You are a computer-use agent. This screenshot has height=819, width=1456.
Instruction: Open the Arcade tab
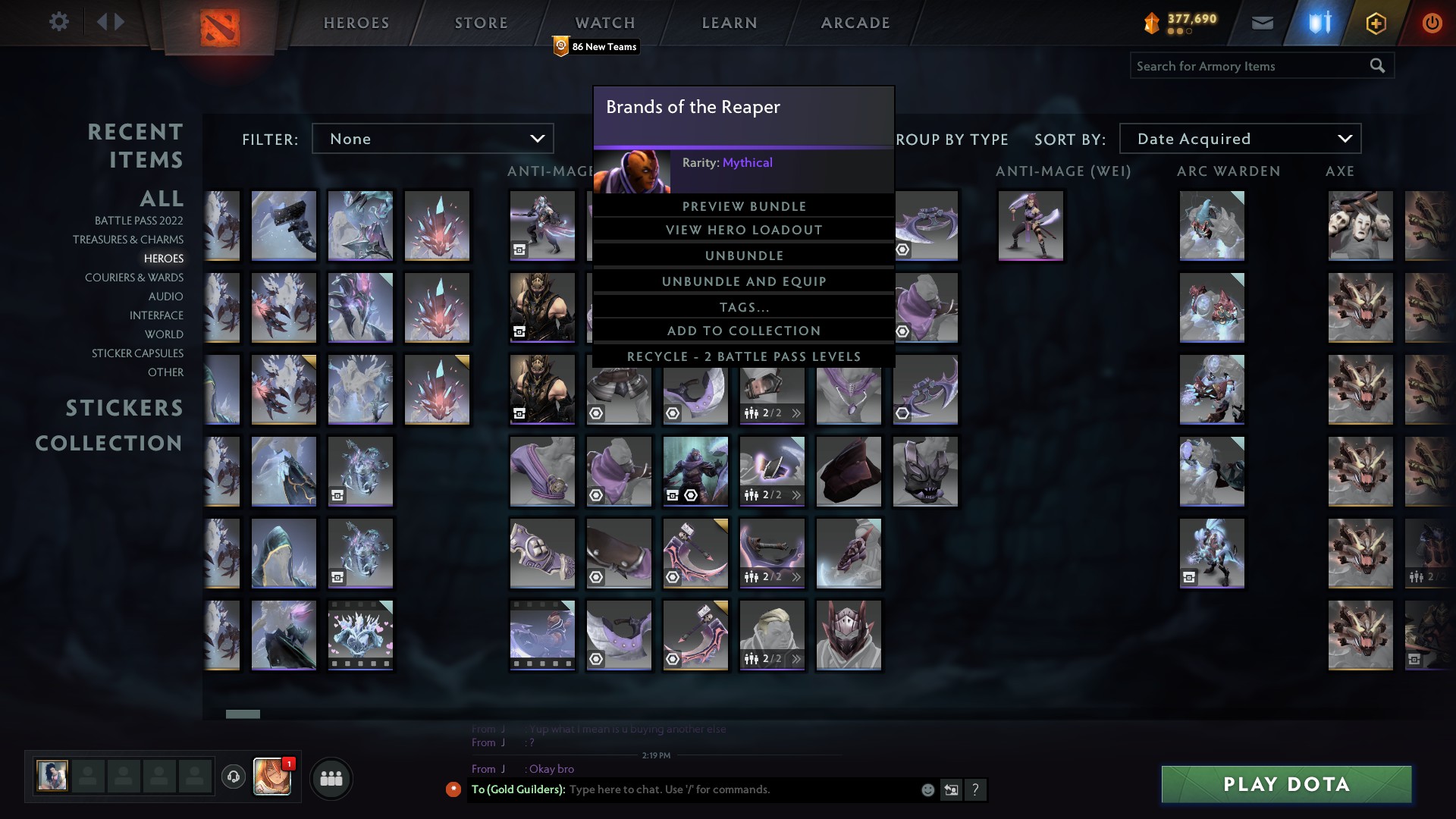click(855, 23)
